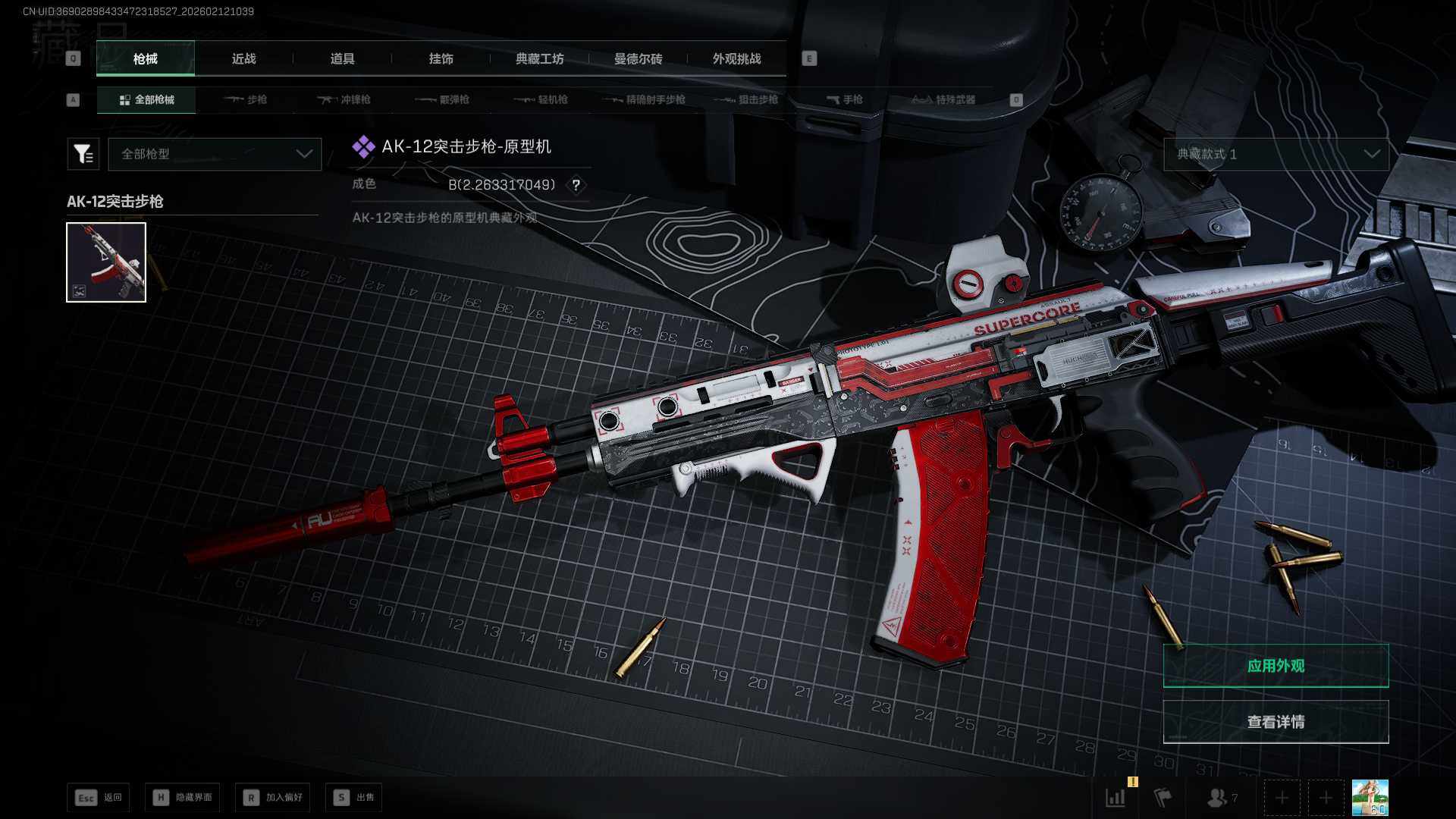
Task: Open the 道具 items tab
Action: tap(342, 58)
